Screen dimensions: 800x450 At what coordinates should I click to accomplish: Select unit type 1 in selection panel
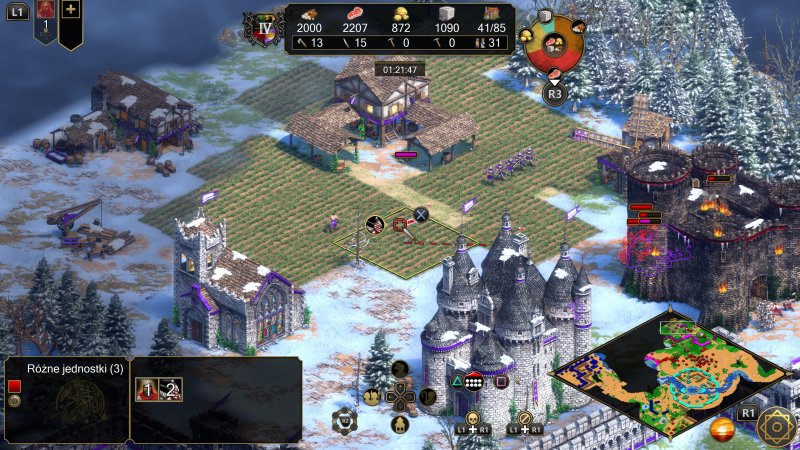[x=145, y=390]
